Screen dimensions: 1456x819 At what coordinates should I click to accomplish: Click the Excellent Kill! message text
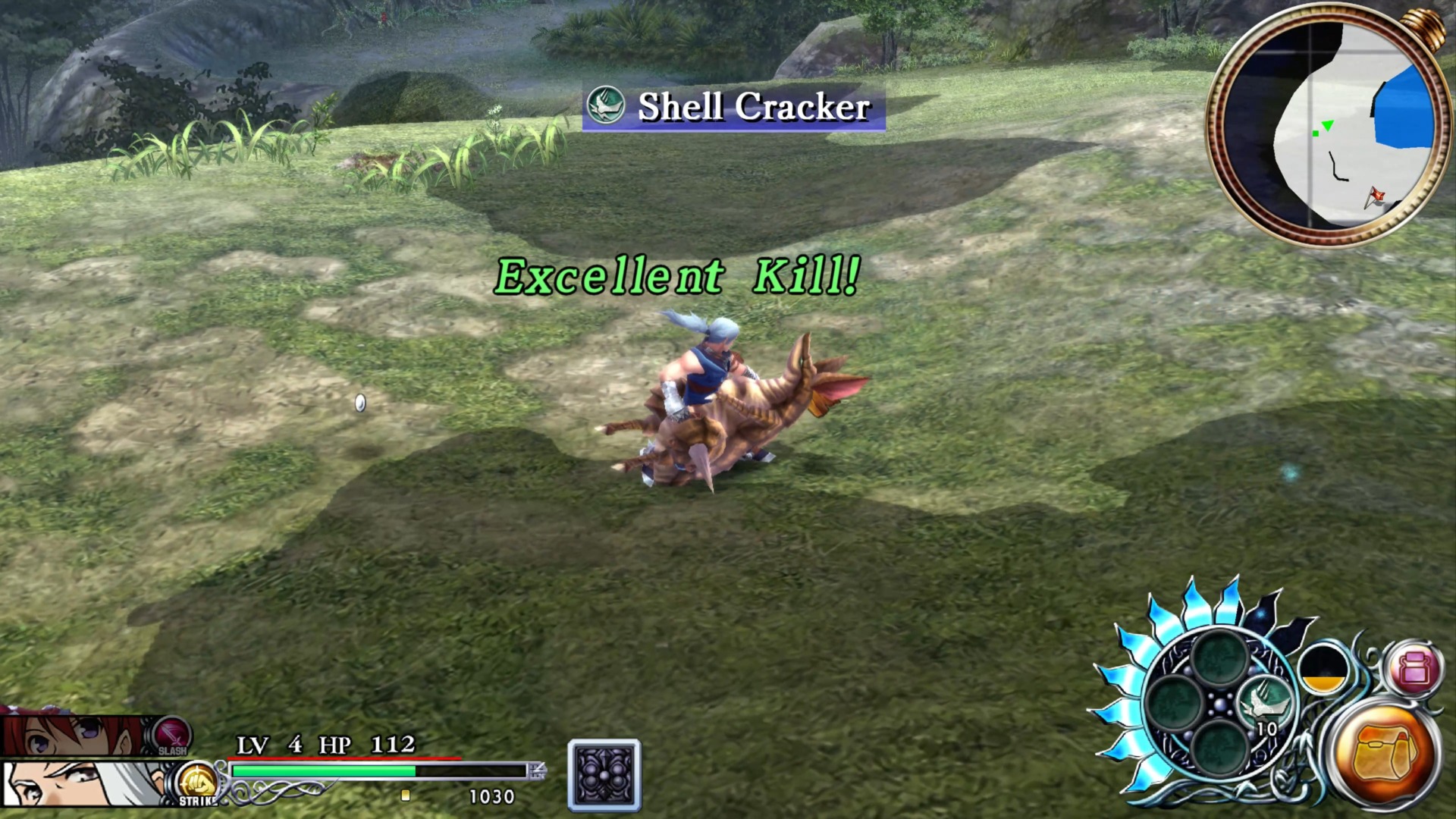coord(677,277)
